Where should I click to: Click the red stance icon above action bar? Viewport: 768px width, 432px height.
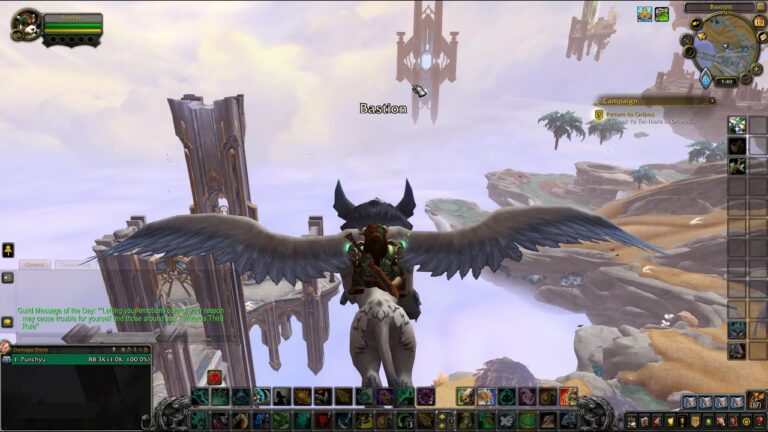point(215,377)
